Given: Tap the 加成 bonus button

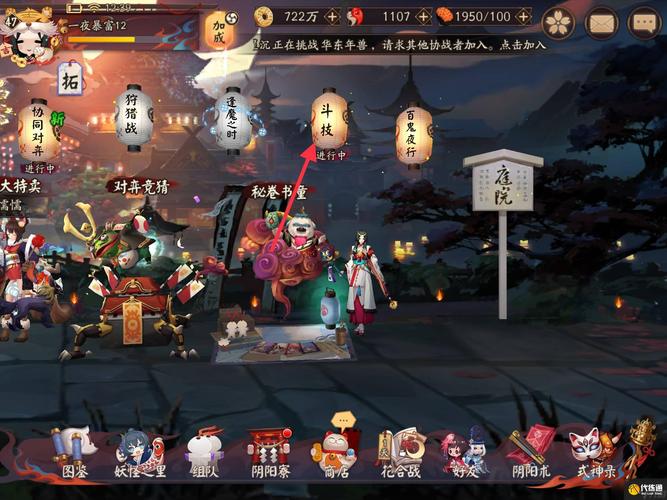Looking at the screenshot, I should [x=219, y=31].
